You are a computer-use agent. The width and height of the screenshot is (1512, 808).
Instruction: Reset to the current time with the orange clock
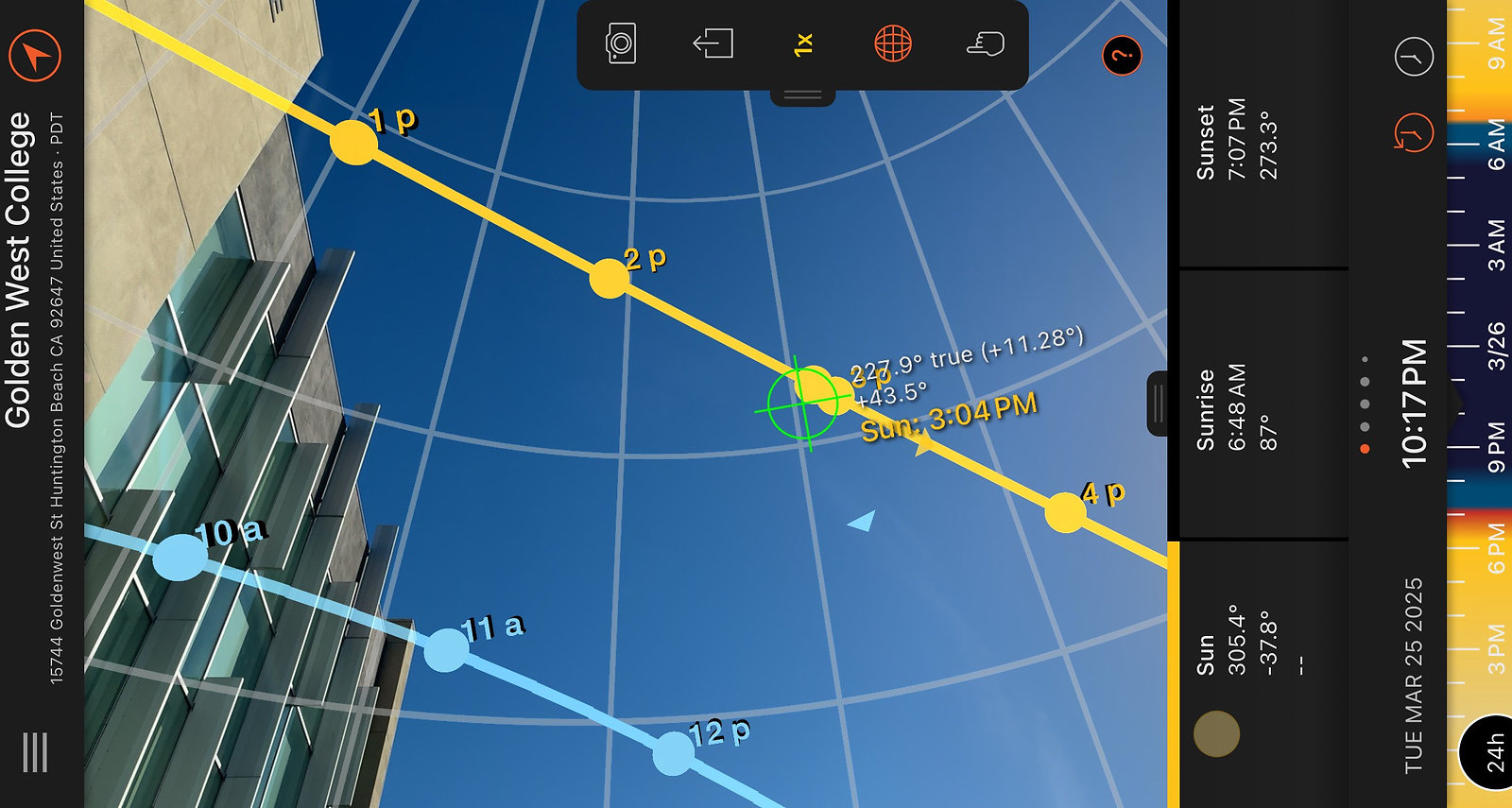point(1414,132)
